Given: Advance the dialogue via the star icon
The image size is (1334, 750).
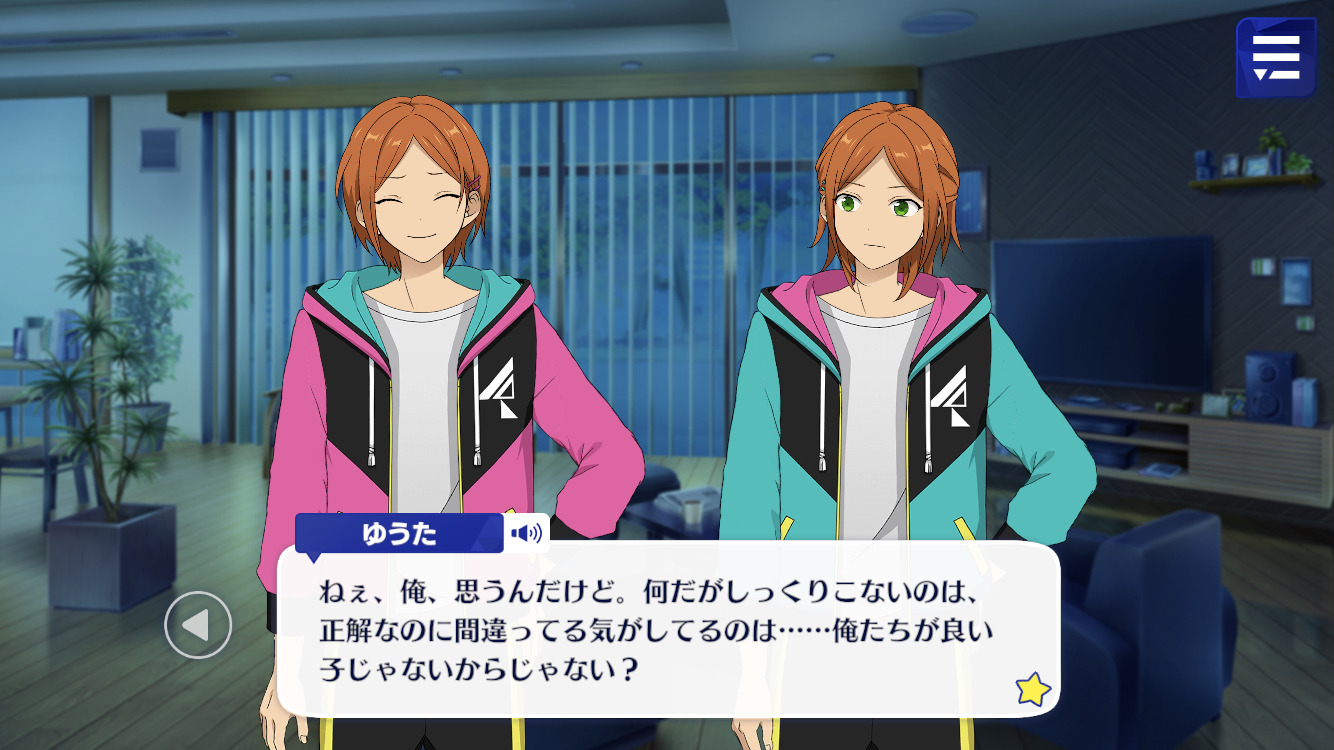Looking at the screenshot, I should click(x=1032, y=688).
